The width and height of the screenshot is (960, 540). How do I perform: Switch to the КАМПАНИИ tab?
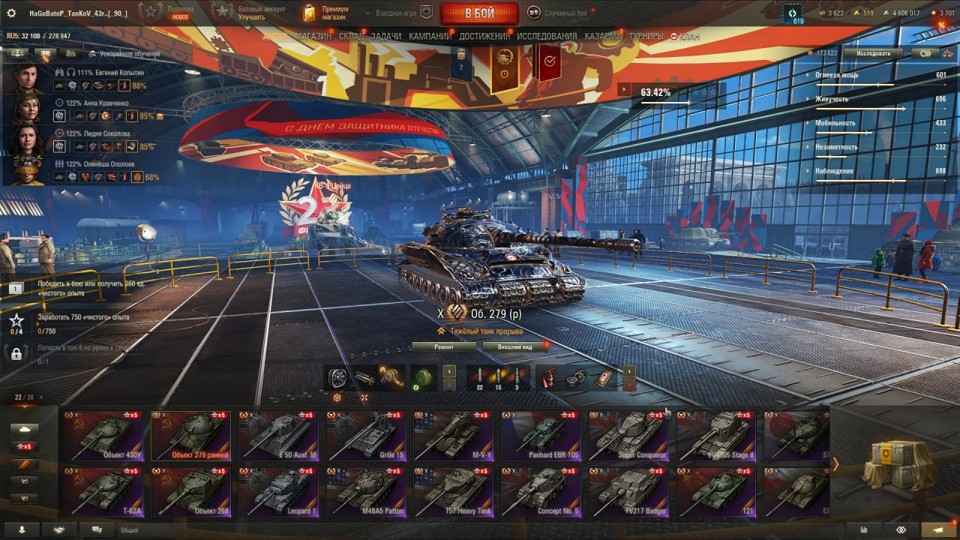click(429, 36)
